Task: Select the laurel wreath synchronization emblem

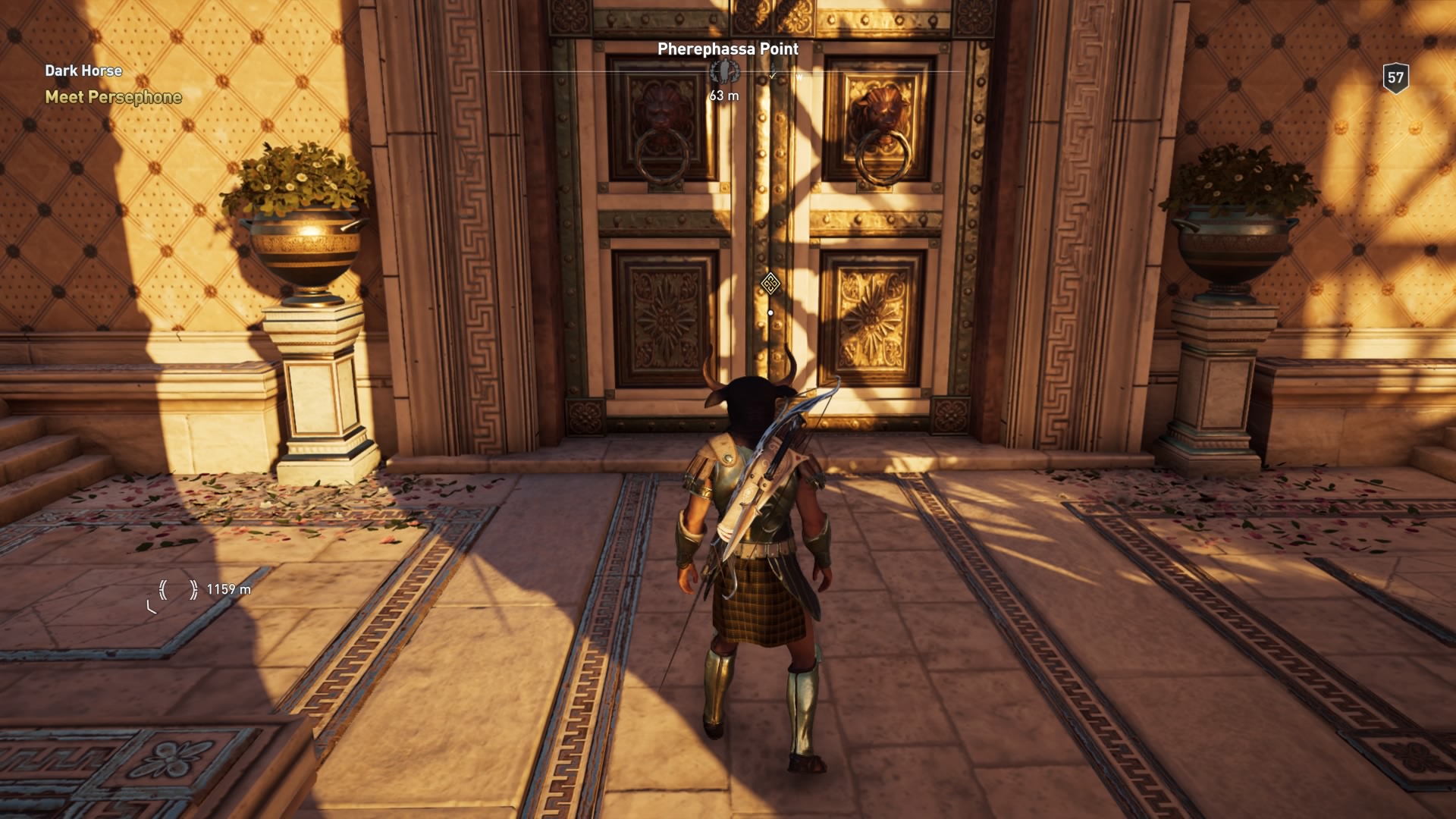Action: click(x=724, y=73)
